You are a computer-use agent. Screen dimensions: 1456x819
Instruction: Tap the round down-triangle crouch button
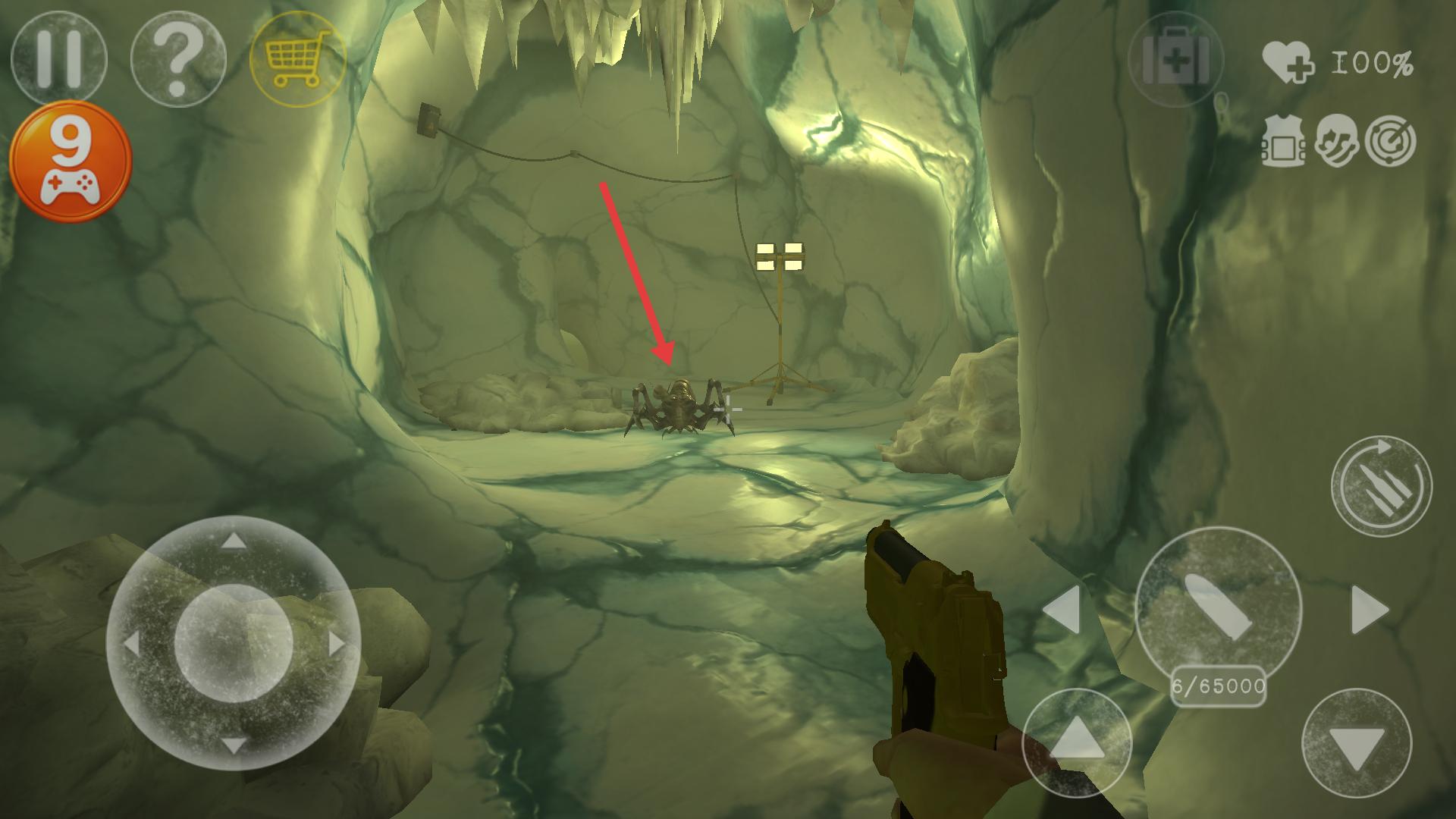1357,743
